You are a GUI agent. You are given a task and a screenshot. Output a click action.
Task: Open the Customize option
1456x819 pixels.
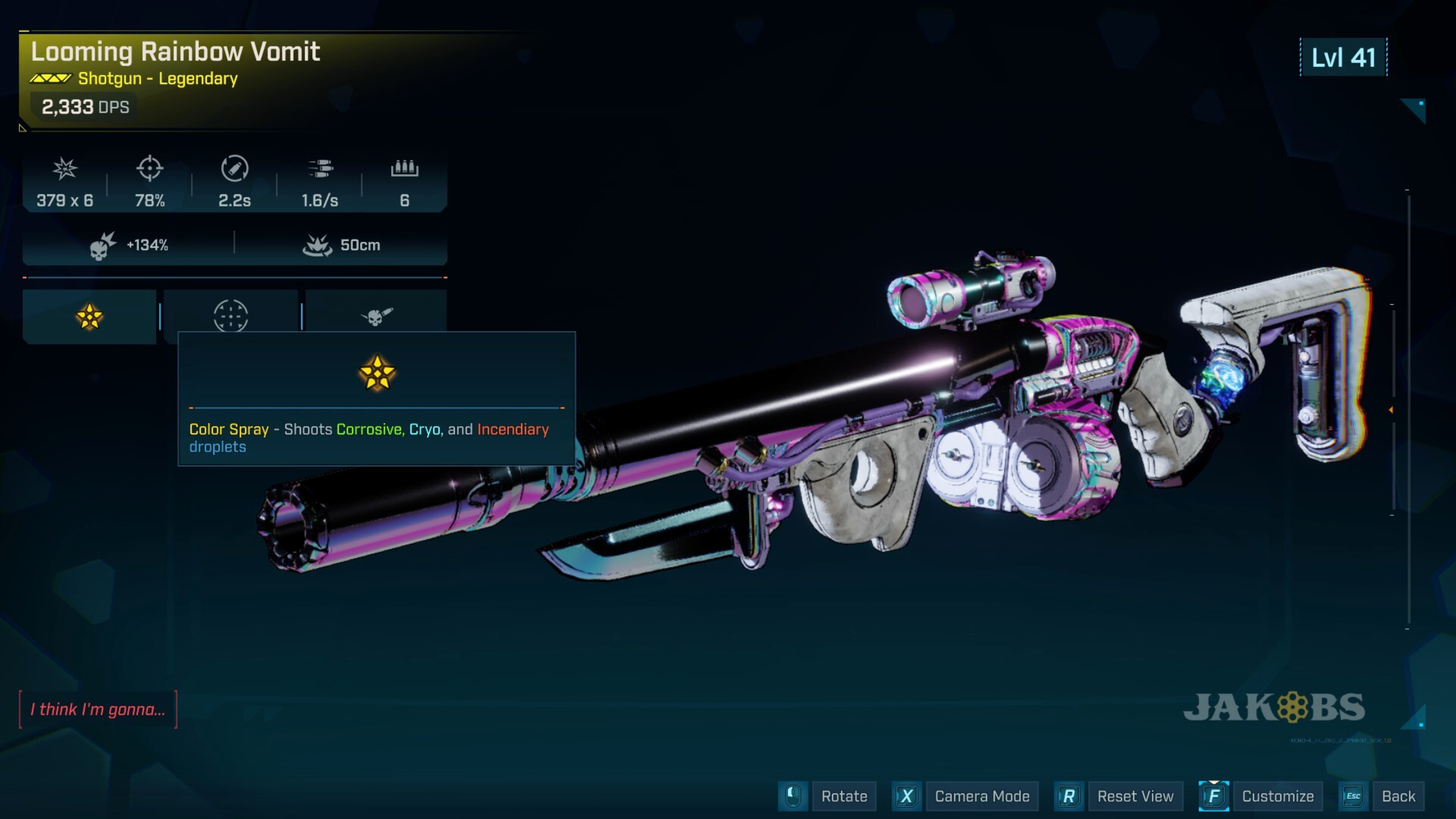click(x=1277, y=796)
